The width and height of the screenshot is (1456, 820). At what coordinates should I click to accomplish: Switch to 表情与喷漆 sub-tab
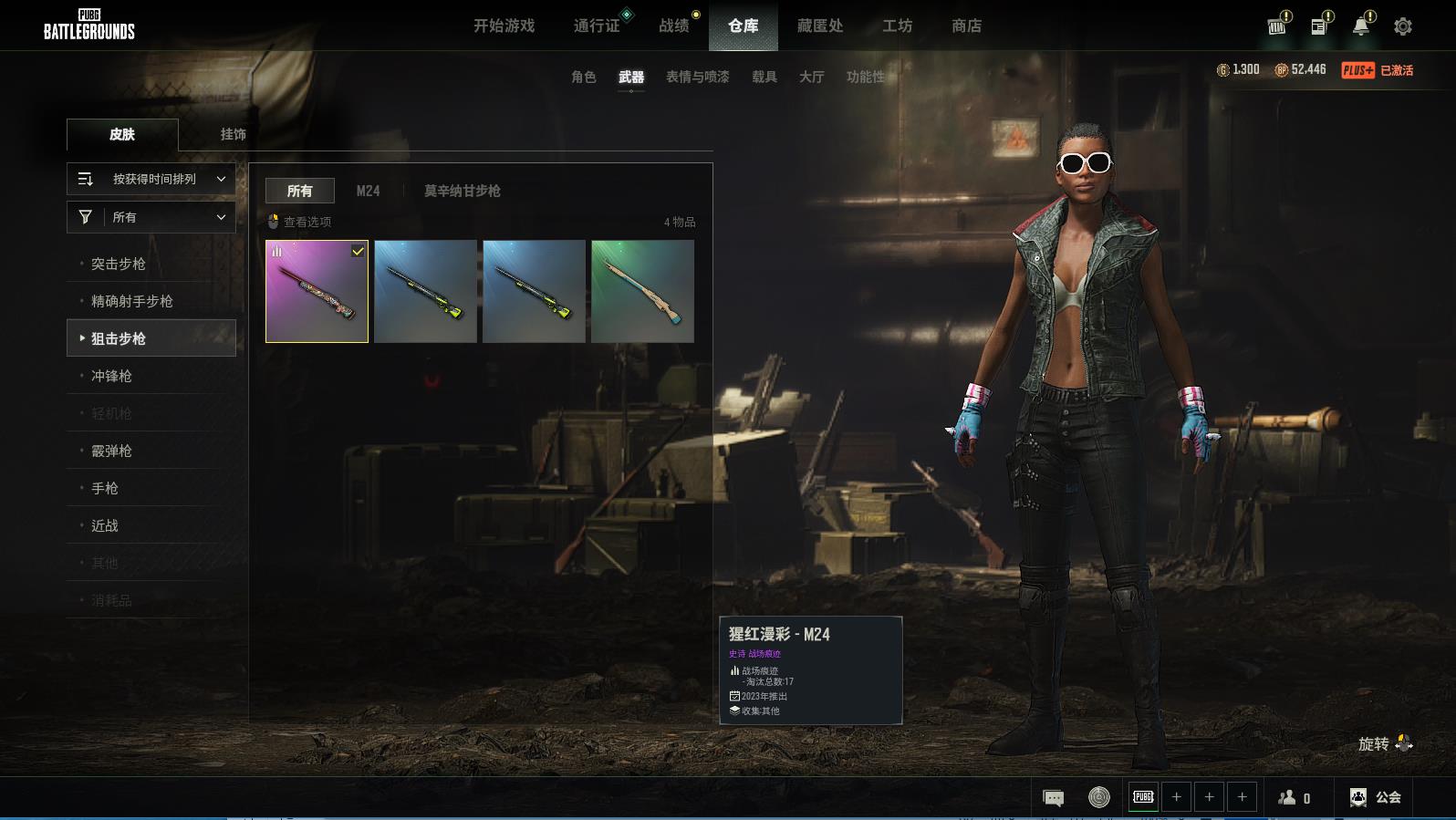pos(697,78)
